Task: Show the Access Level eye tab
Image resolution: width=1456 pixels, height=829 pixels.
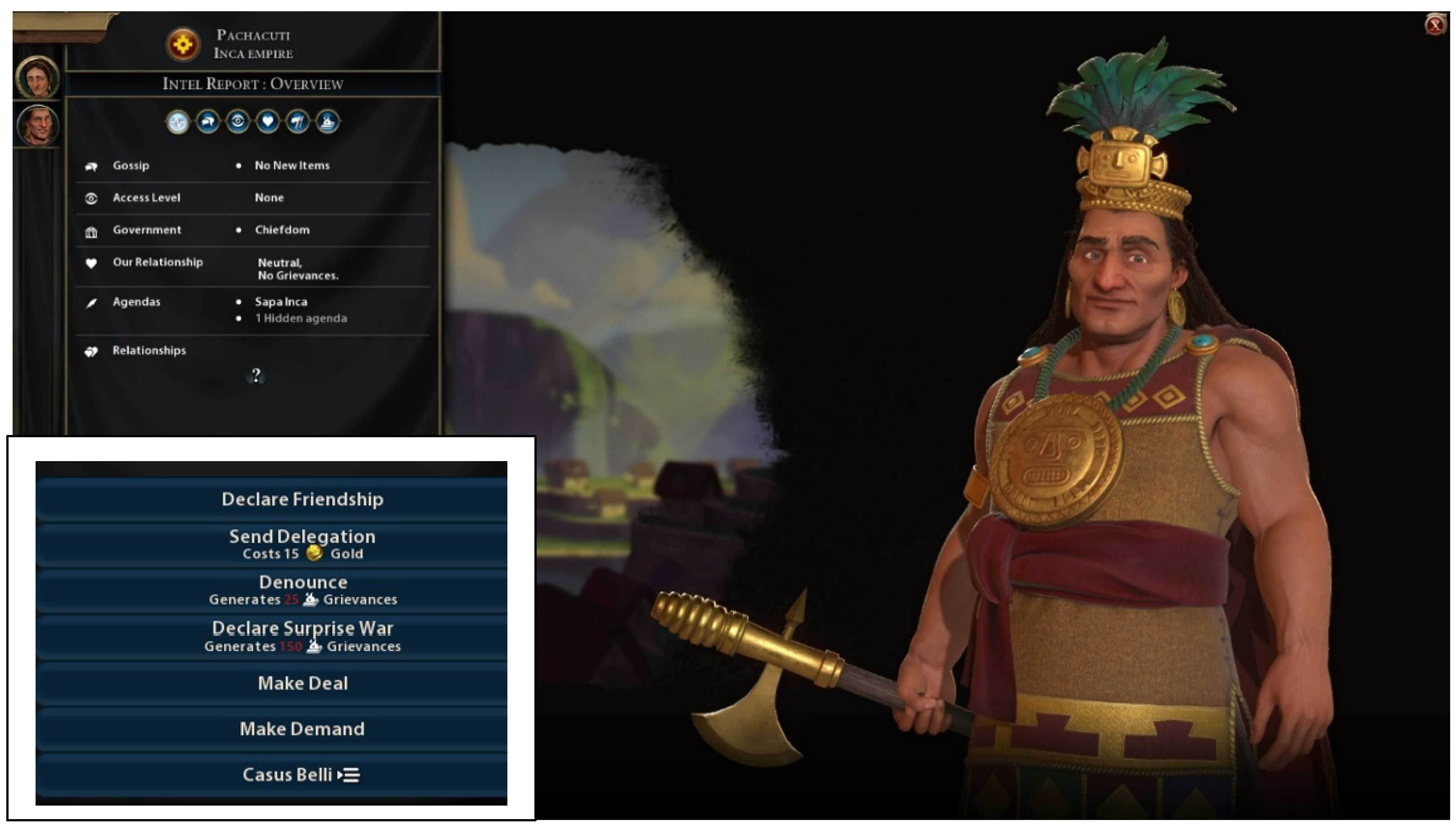Action: point(238,122)
